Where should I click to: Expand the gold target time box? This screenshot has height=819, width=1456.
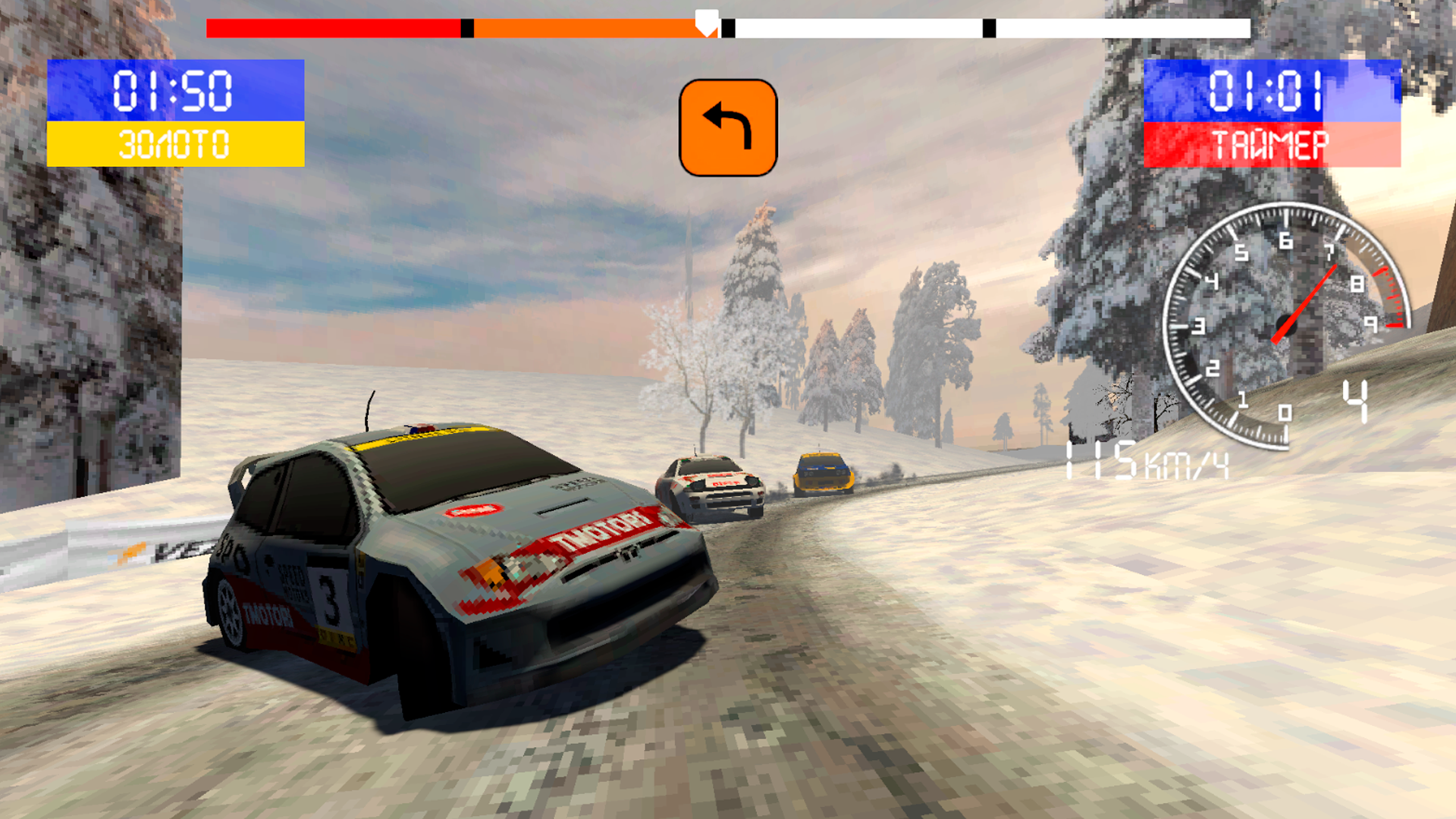[174, 114]
